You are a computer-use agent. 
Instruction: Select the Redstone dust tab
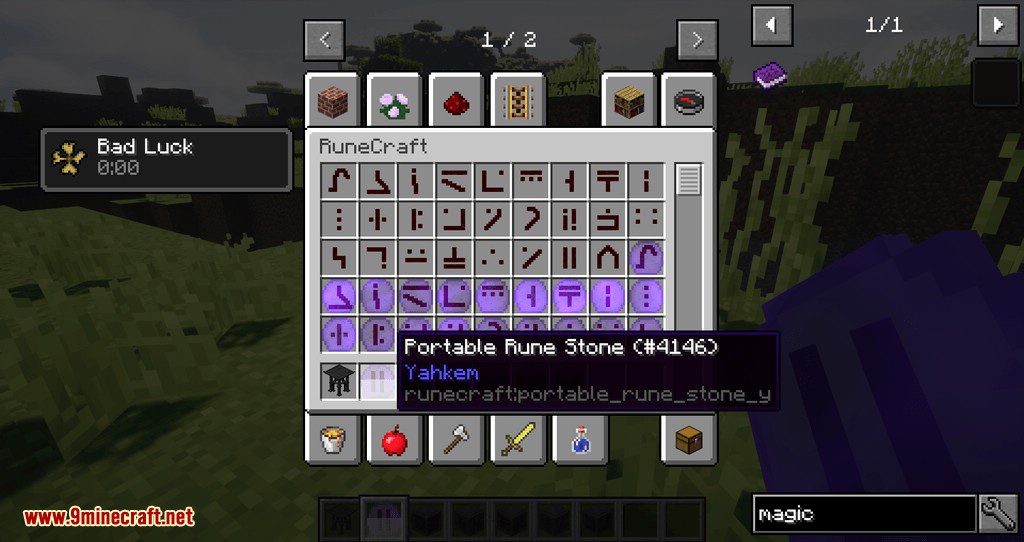pyautogui.click(x=455, y=100)
